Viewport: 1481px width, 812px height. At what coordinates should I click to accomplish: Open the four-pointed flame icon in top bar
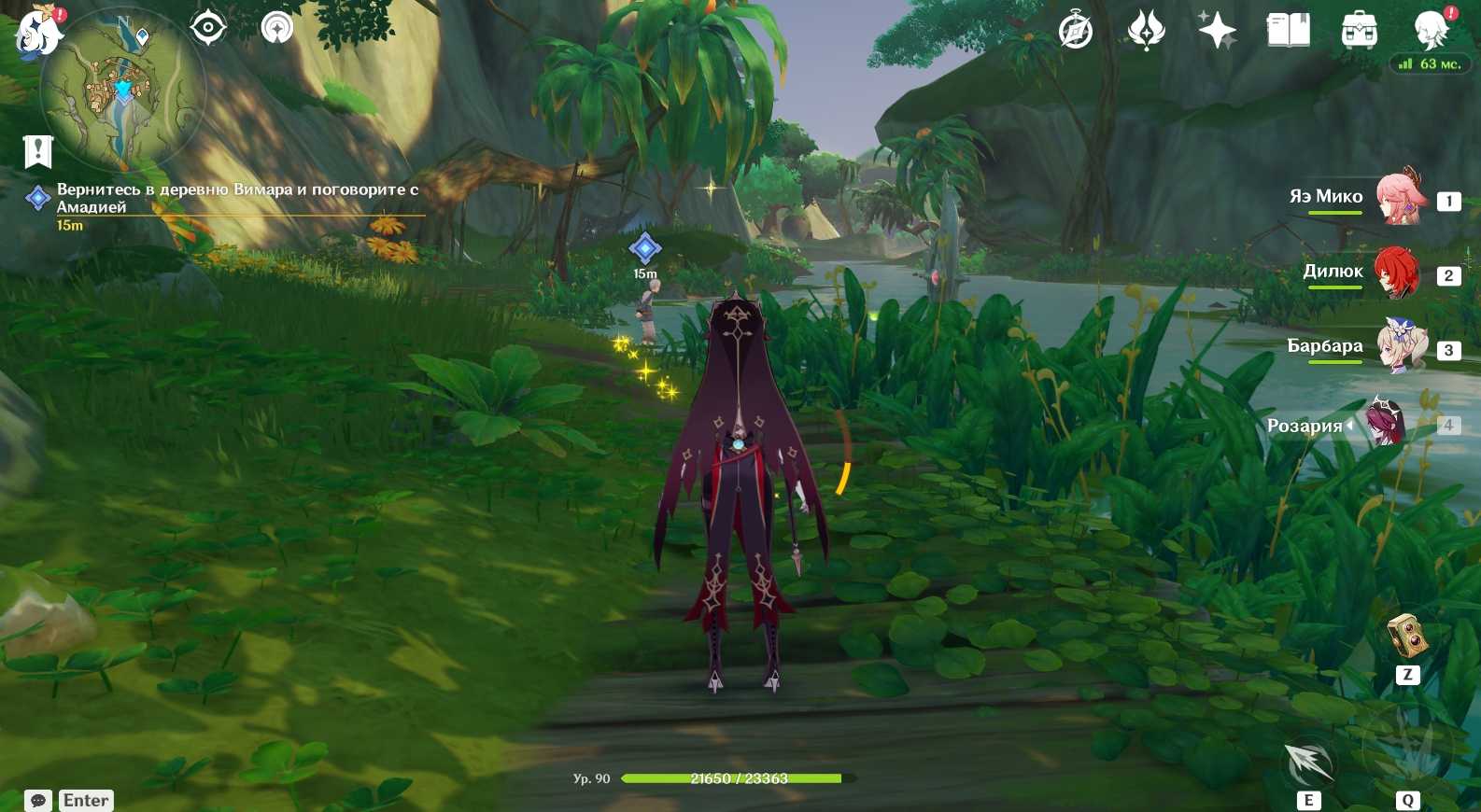1146,31
